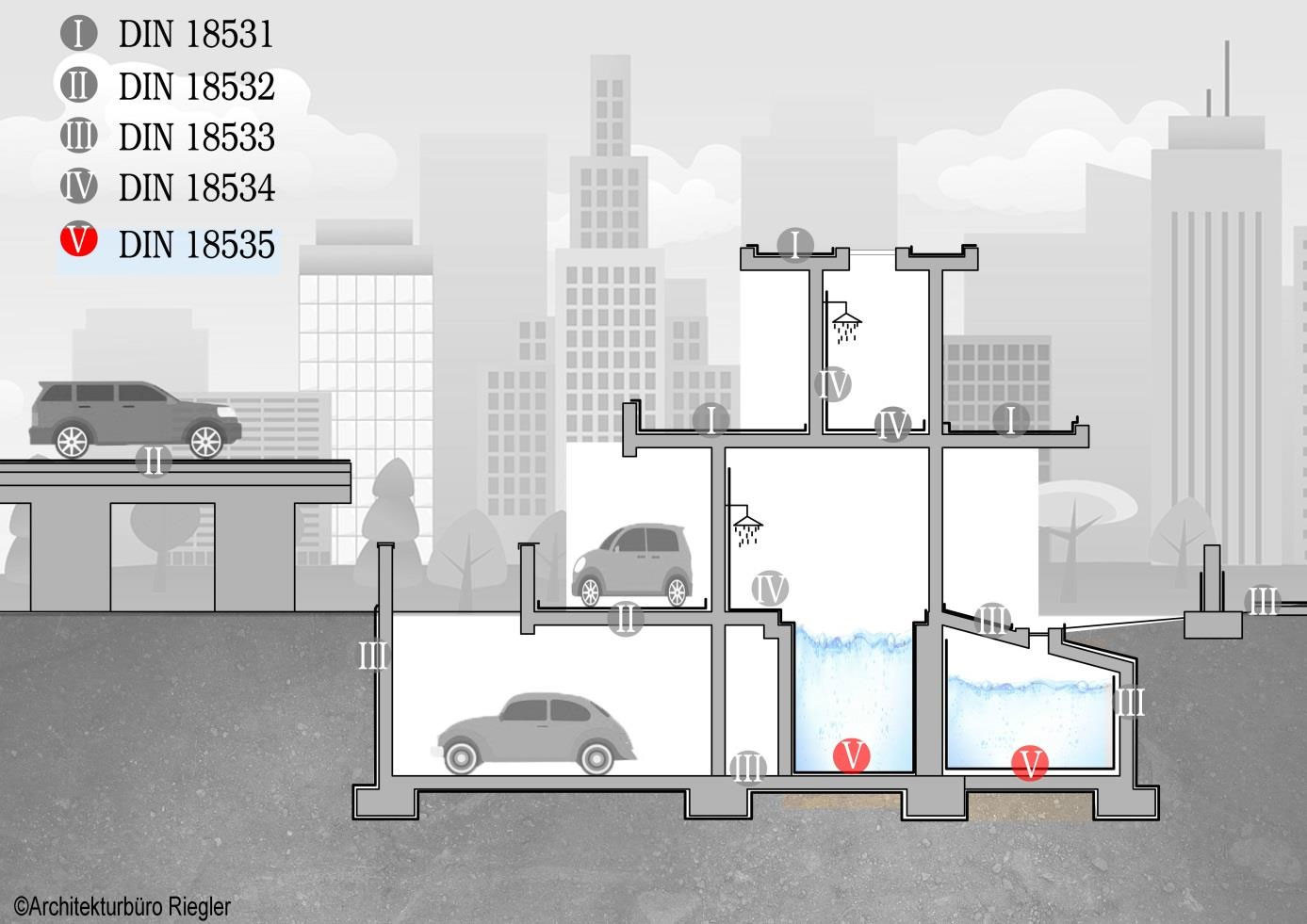Select the DIN 18531 legend entry
Image resolution: width=1307 pixels, height=924 pixels.
(195, 35)
